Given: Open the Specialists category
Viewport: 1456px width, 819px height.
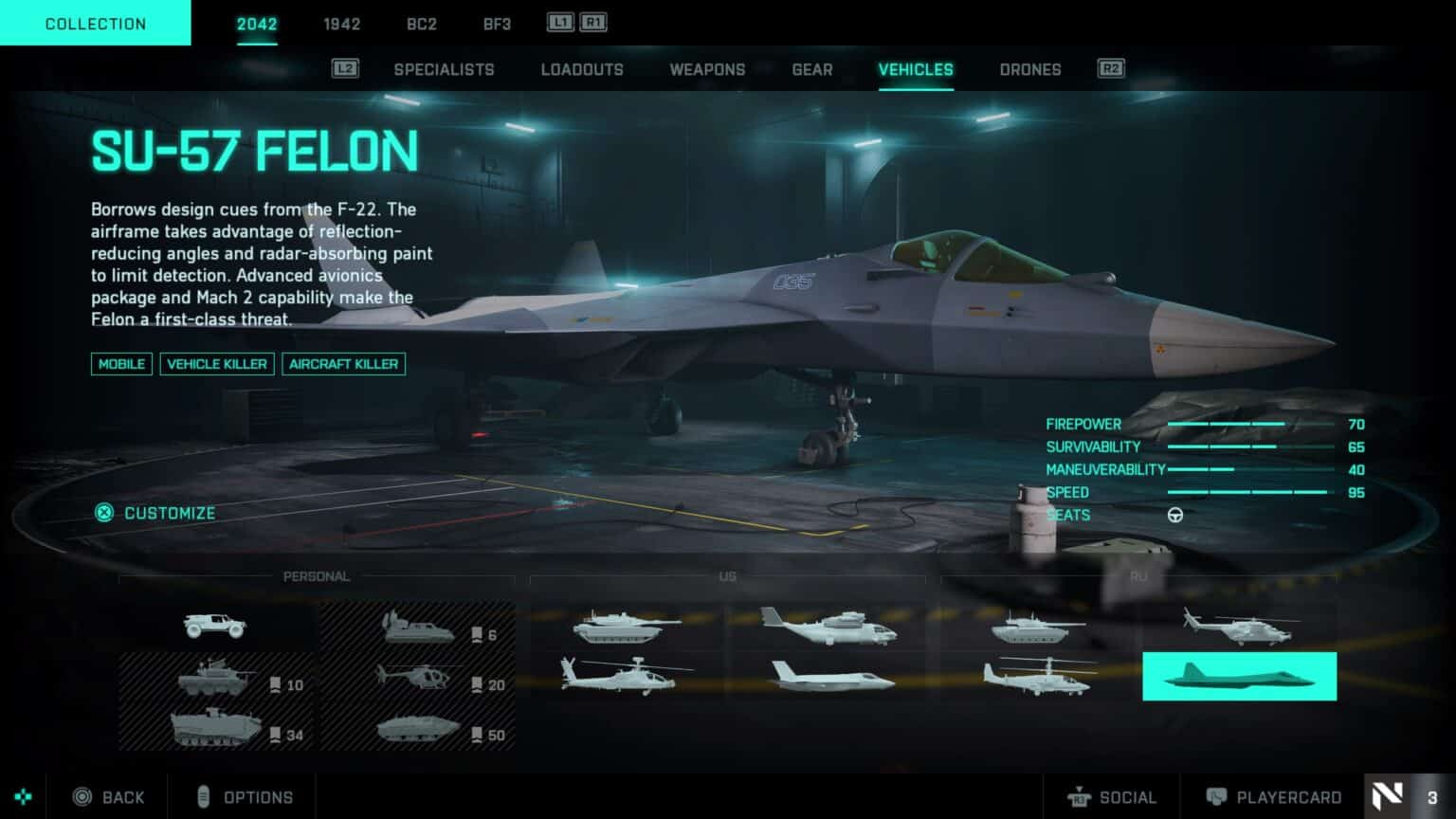Looking at the screenshot, I should 444,69.
